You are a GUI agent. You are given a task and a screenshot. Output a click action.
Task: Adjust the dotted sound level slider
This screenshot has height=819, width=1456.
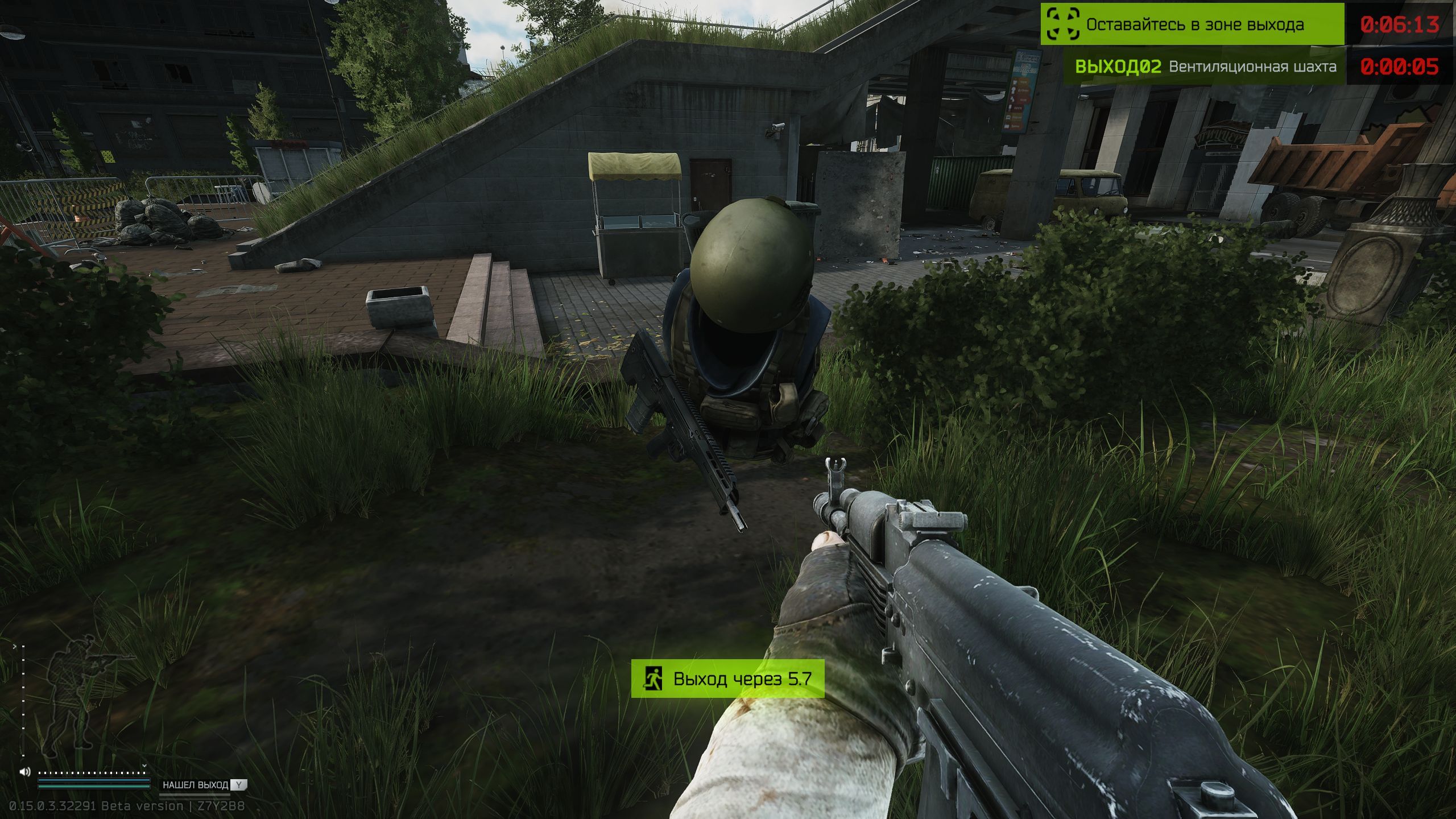click(x=91, y=772)
